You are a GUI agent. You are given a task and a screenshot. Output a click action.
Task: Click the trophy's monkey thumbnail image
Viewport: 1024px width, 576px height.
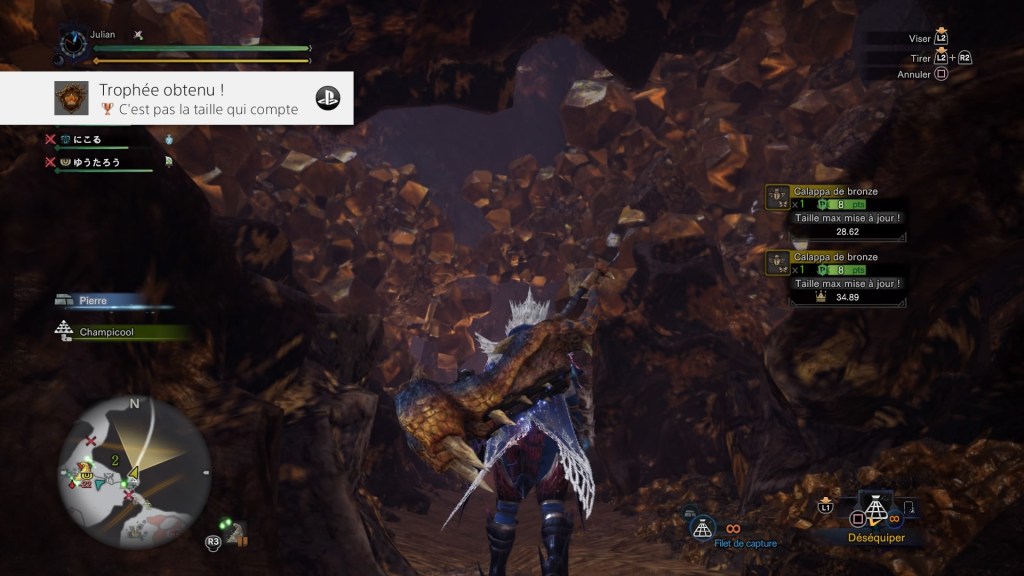(71, 98)
